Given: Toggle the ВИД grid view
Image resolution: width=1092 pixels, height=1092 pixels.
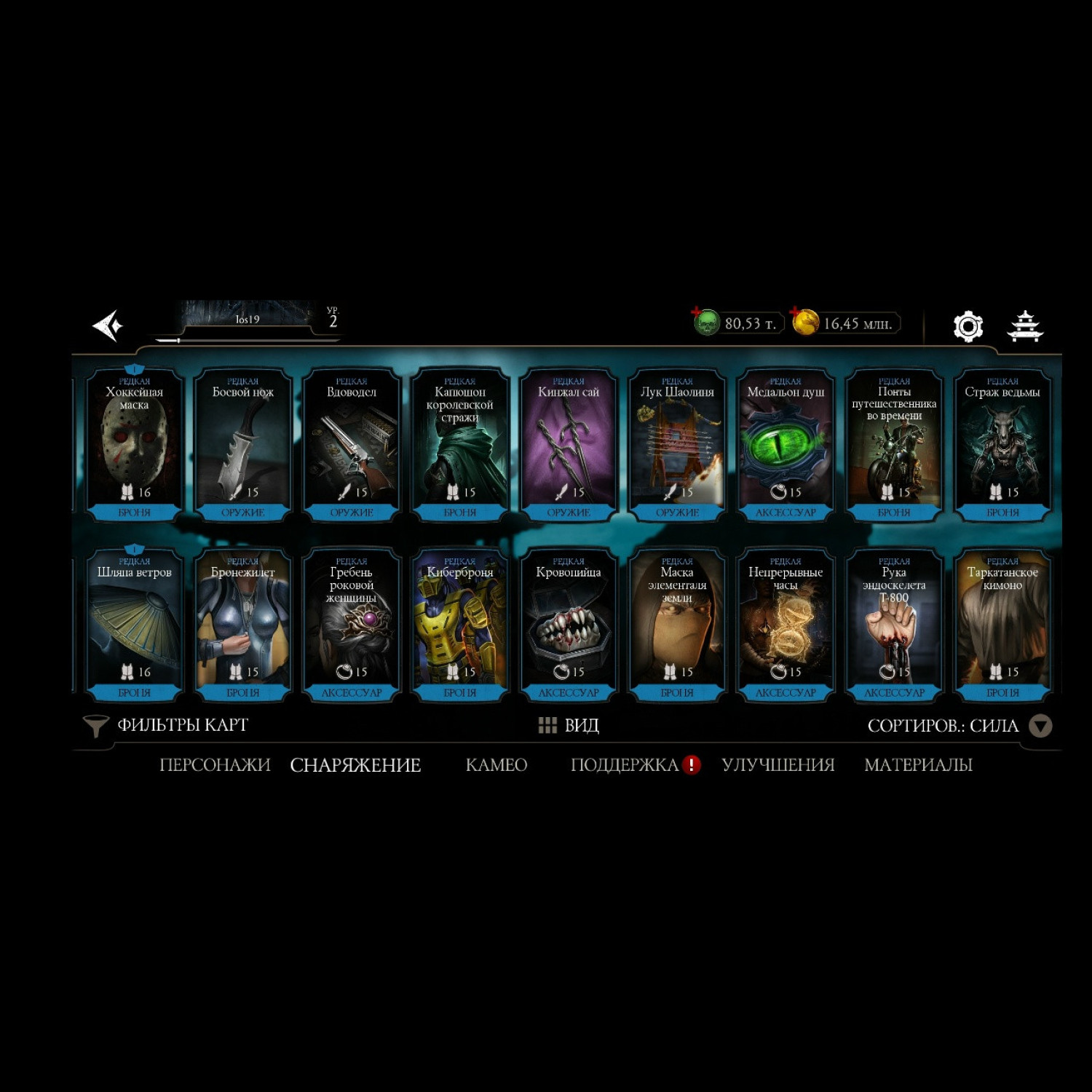Looking at the screenshot, I should point(569,725).
